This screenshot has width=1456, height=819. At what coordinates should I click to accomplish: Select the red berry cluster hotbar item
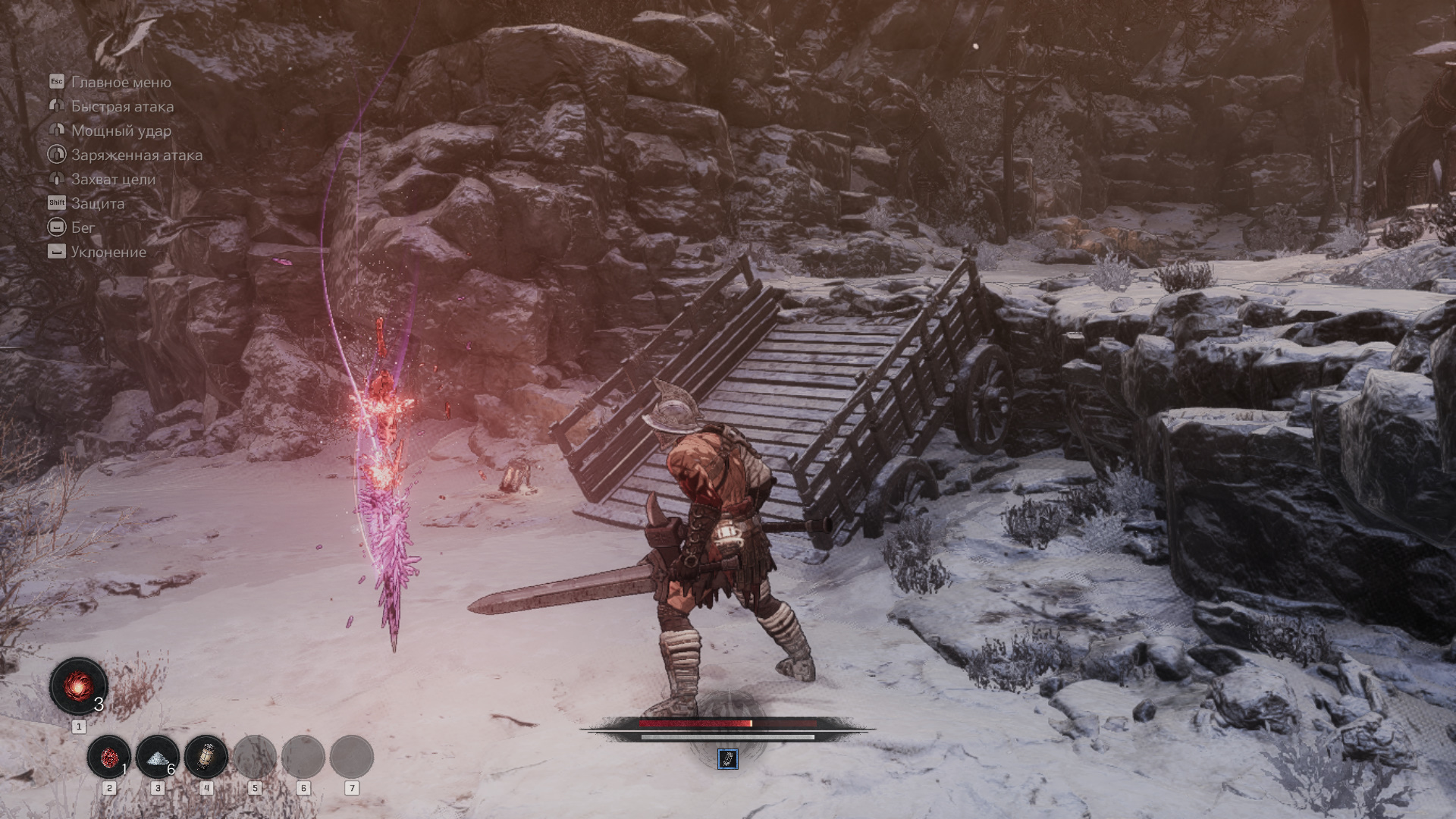point(109,757)
